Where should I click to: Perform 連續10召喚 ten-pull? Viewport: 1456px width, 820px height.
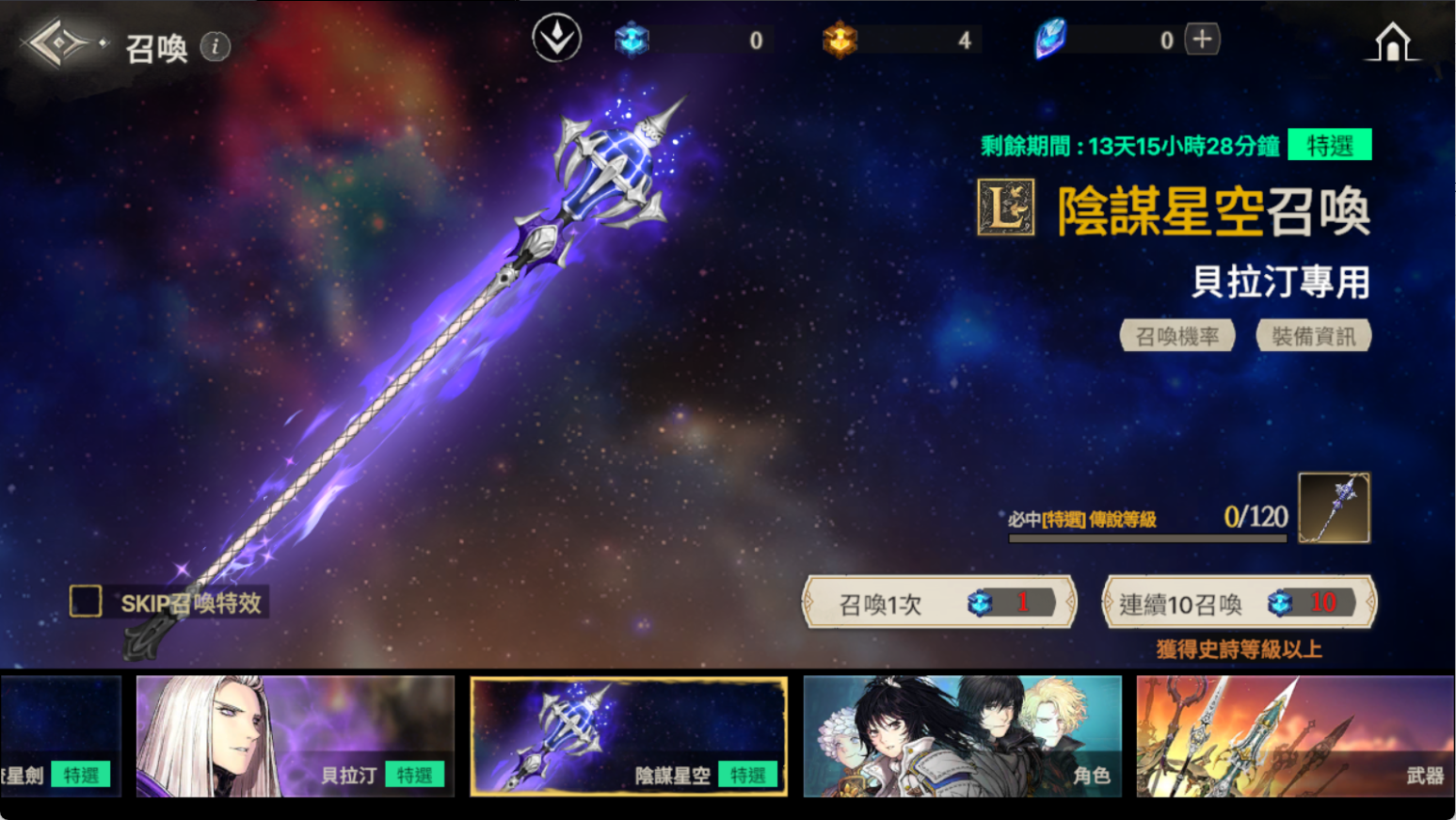coord(1239,603)
